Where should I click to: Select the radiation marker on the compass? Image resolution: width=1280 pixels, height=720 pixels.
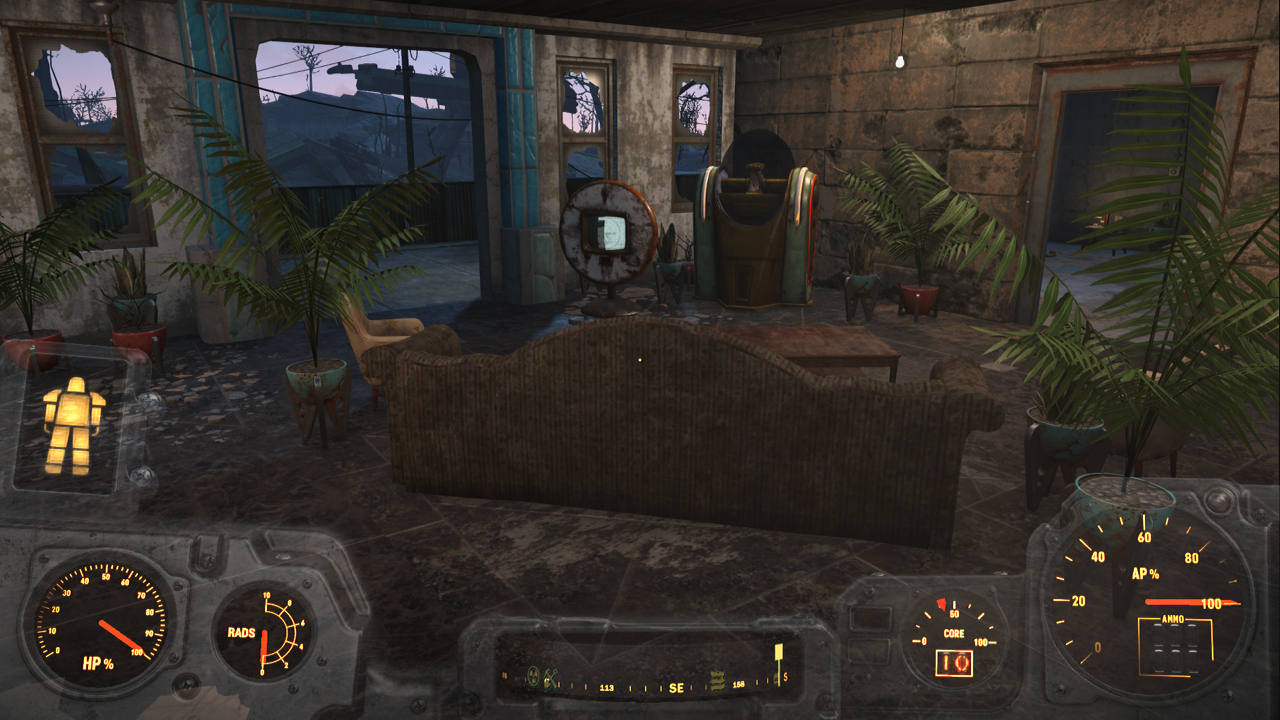pos(533,677)
